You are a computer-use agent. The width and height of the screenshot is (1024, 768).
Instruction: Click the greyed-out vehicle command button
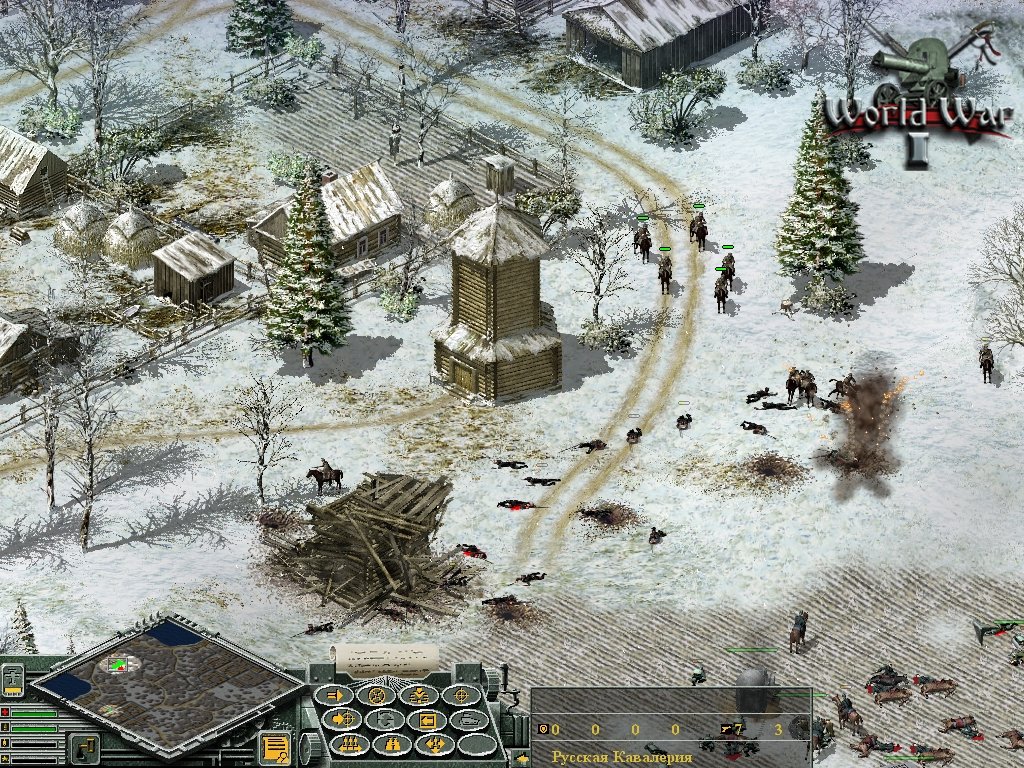468,720
